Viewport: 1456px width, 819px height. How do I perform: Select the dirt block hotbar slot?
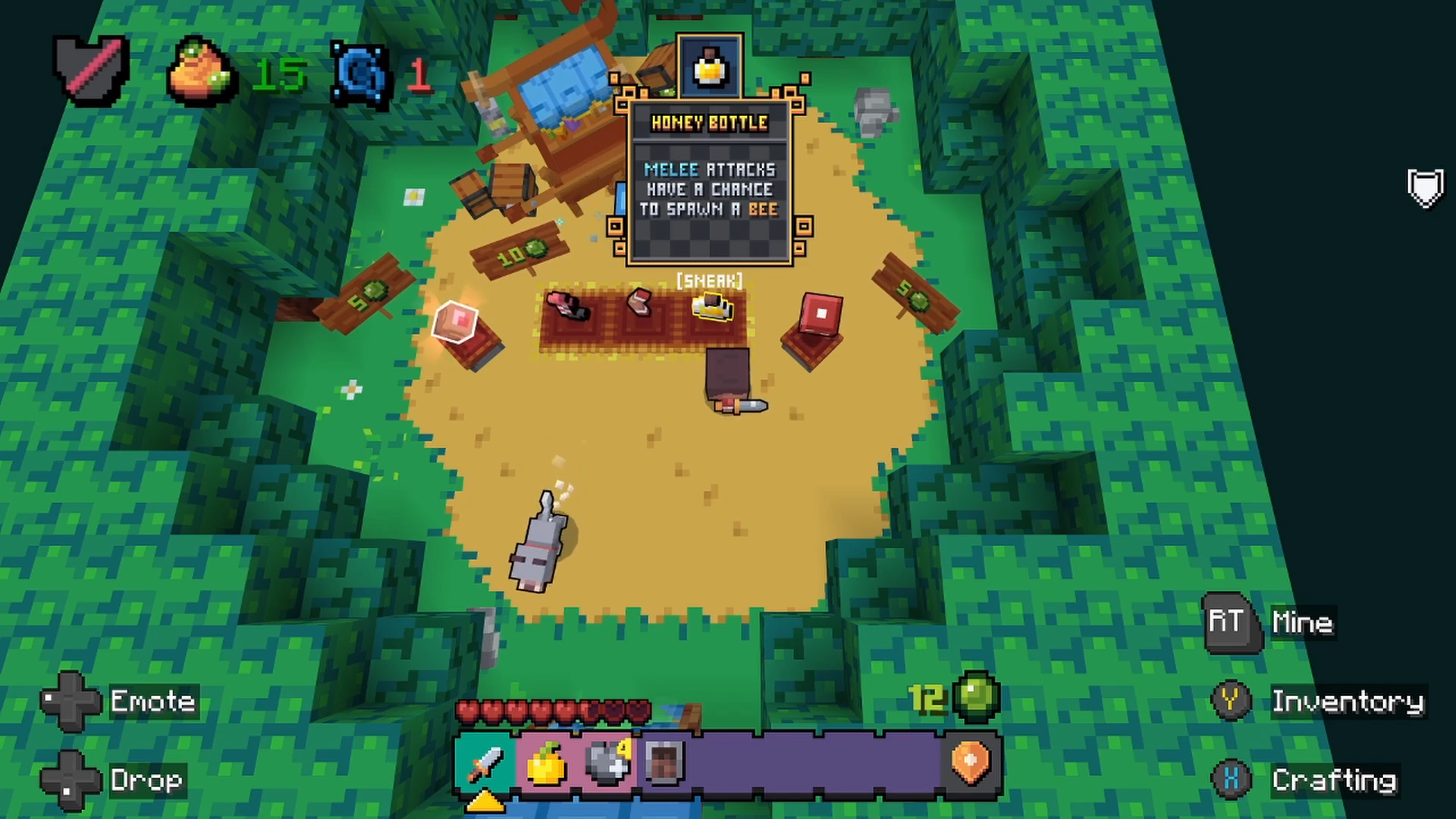tap(667, 763)
